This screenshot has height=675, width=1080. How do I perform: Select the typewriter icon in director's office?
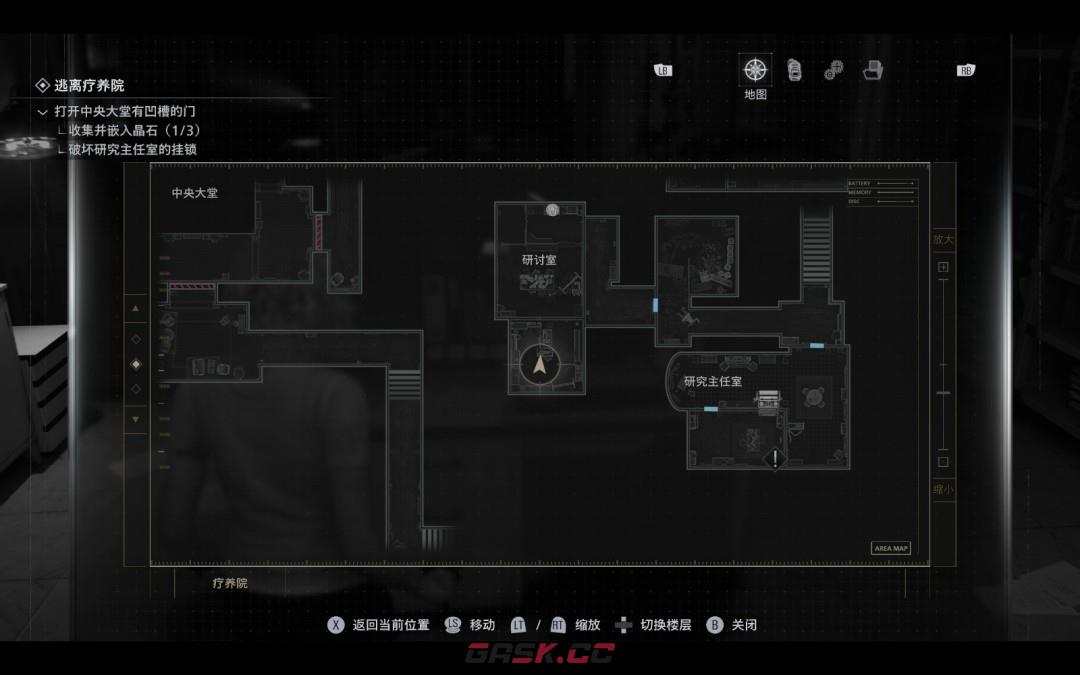[x=768, y=400]
